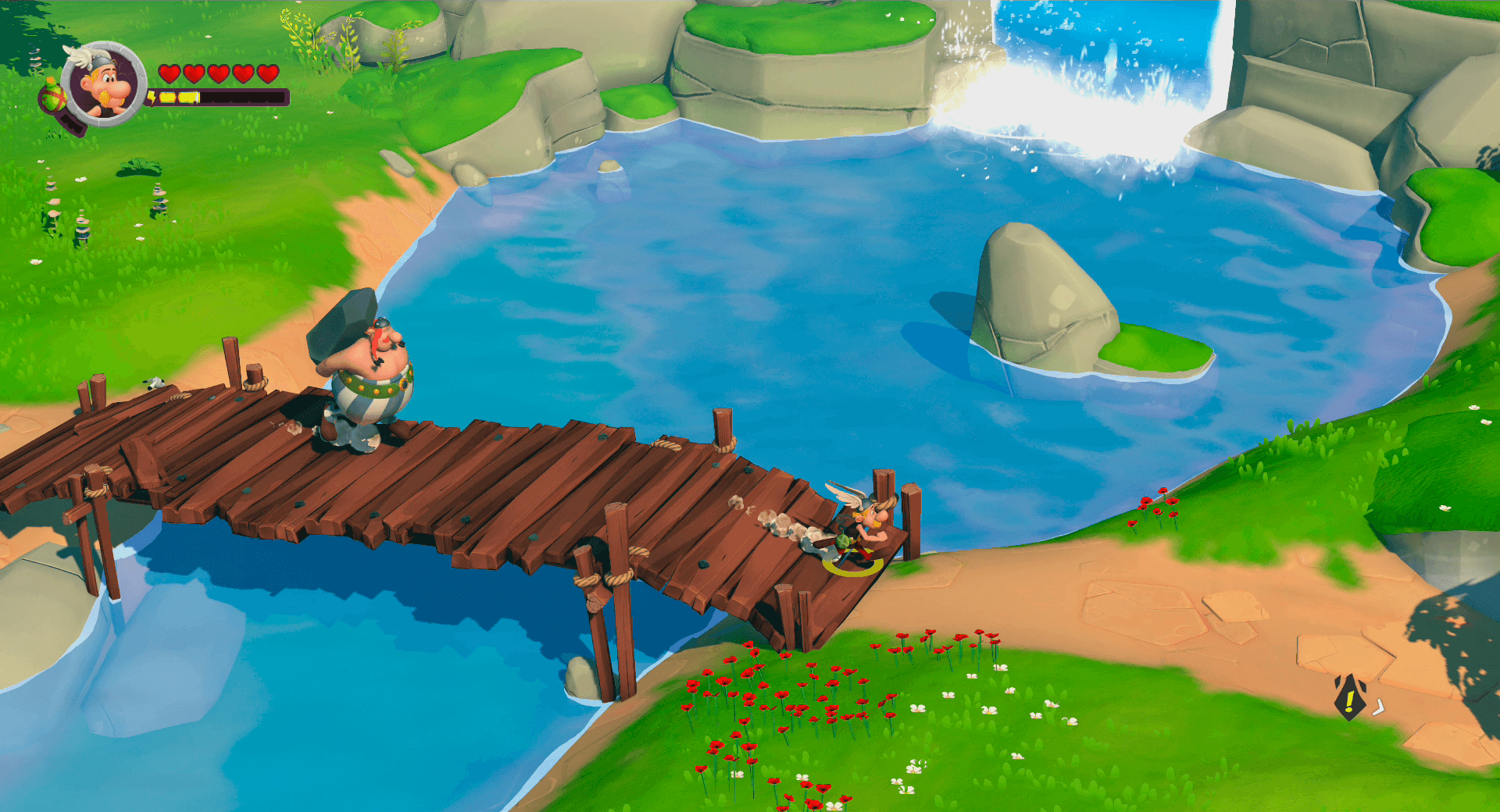Click the green potion bottle icon
1500x812 pixels.
pos(53,95)
